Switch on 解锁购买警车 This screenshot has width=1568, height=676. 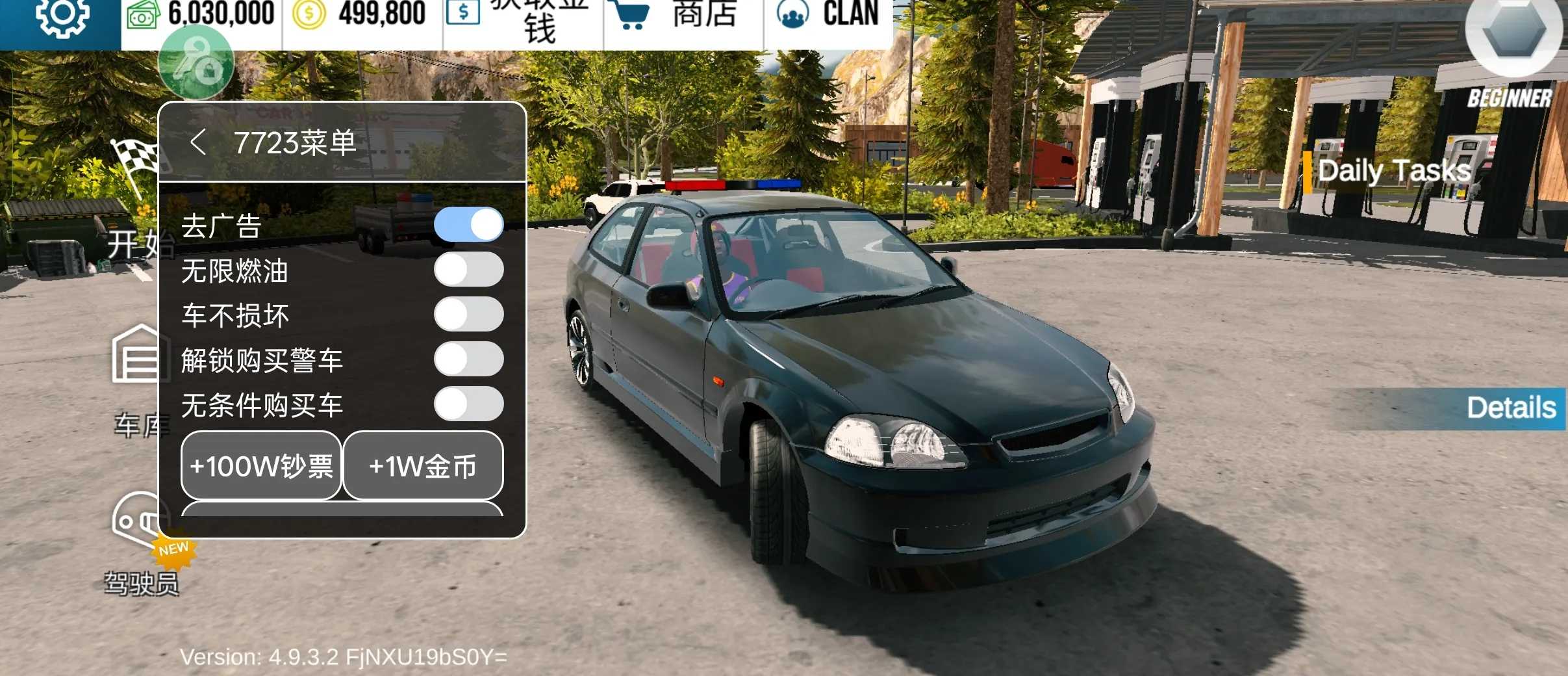468,359
